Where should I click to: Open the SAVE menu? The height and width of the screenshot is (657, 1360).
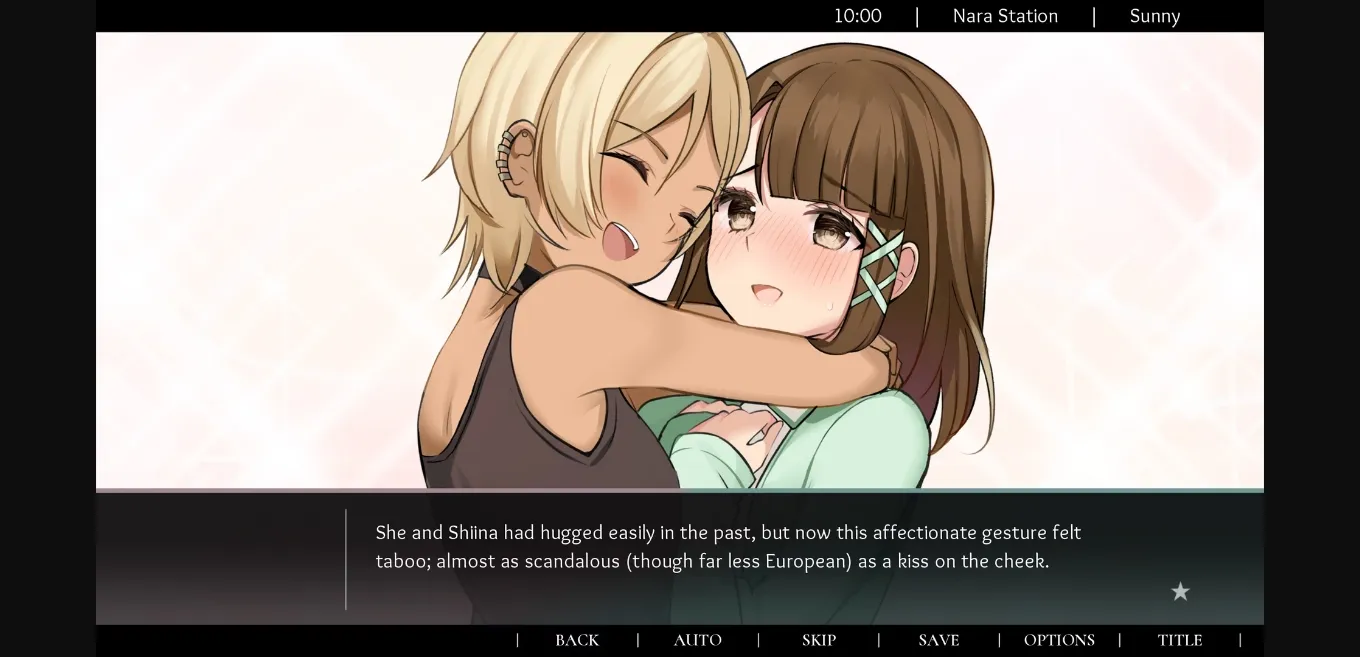[938, 640]
